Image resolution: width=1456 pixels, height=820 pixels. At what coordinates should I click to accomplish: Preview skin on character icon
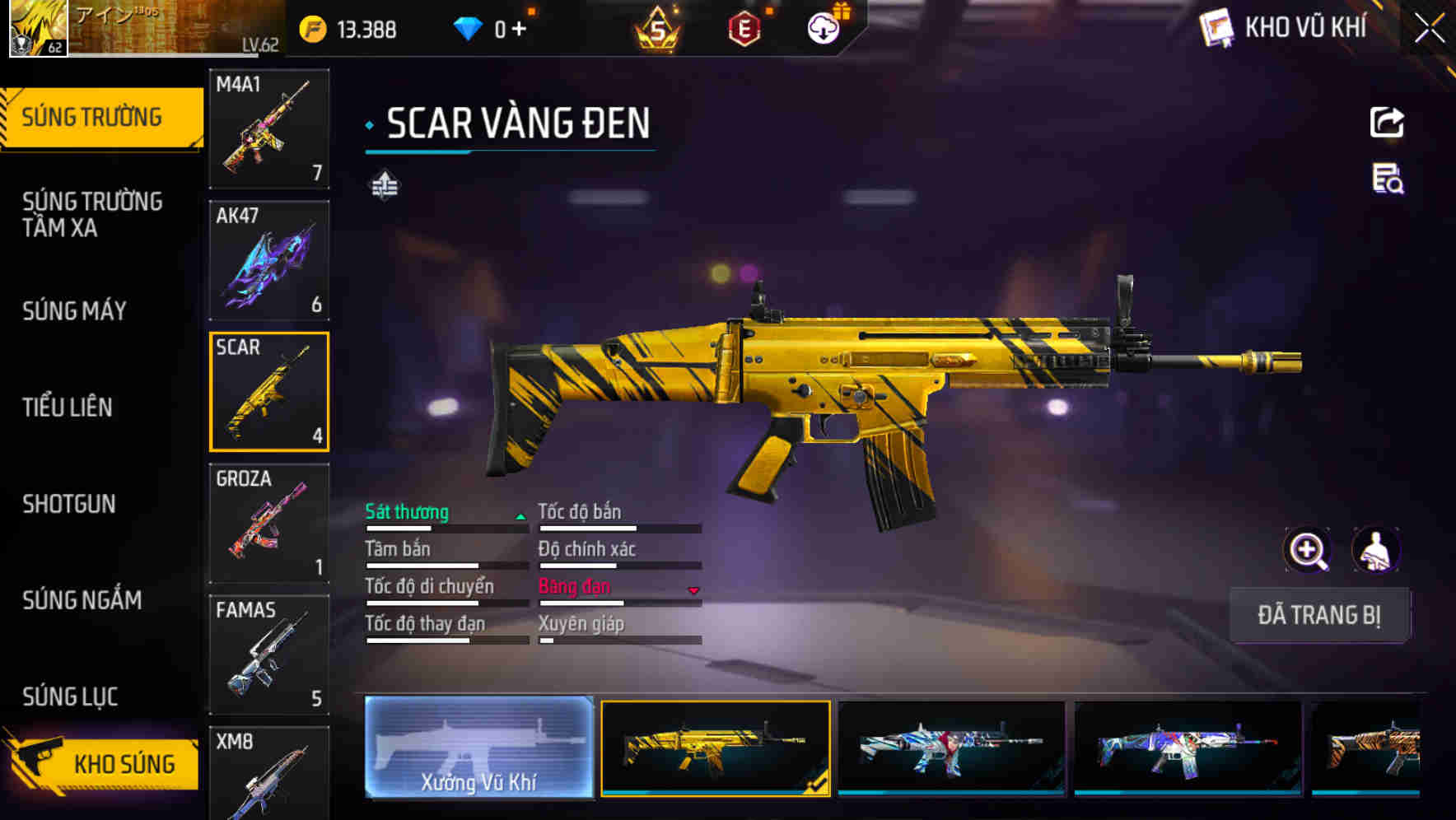point(1375,550)
